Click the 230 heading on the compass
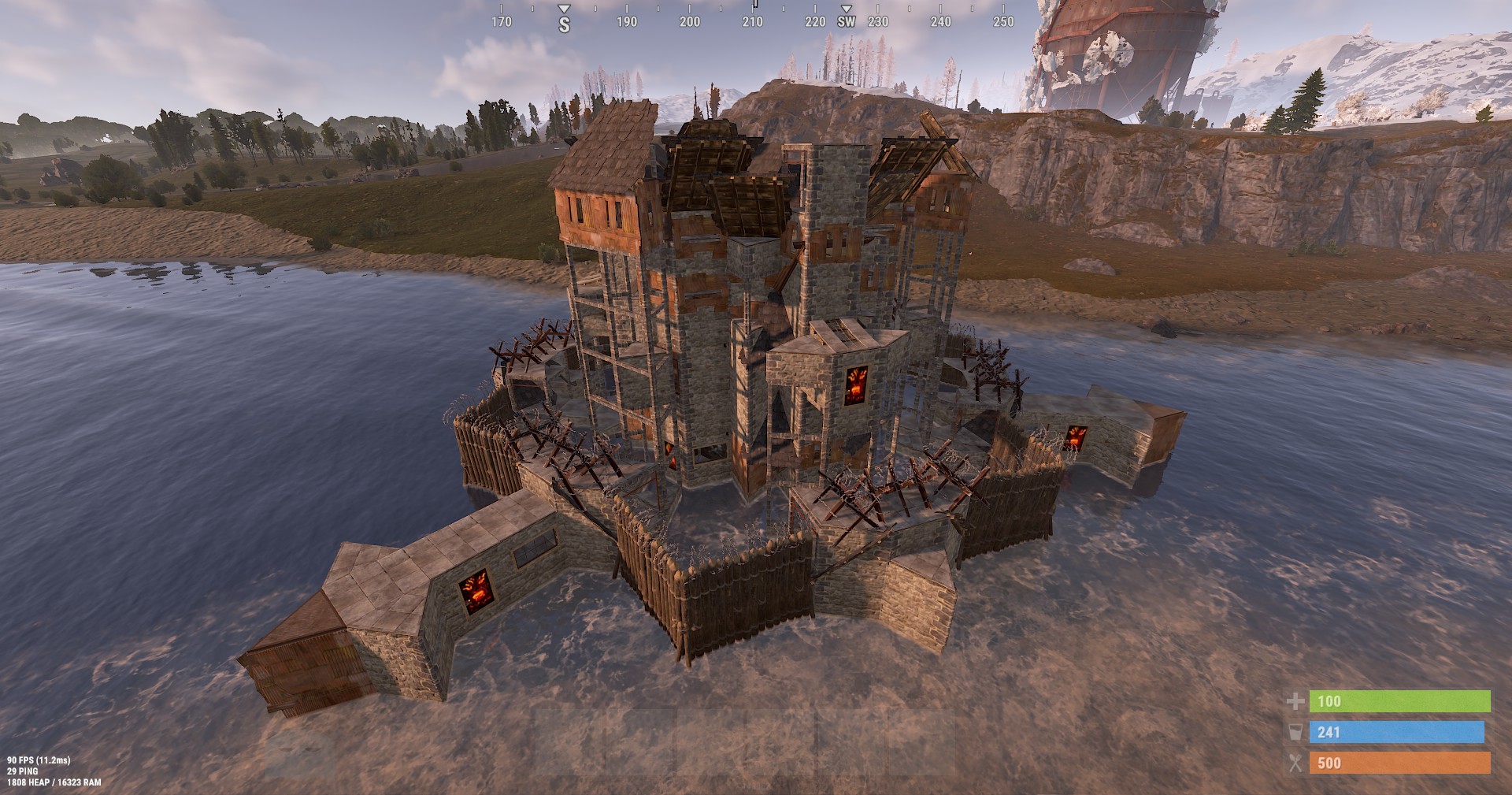The image size is (1512, 795). click(x=876, y=22)
